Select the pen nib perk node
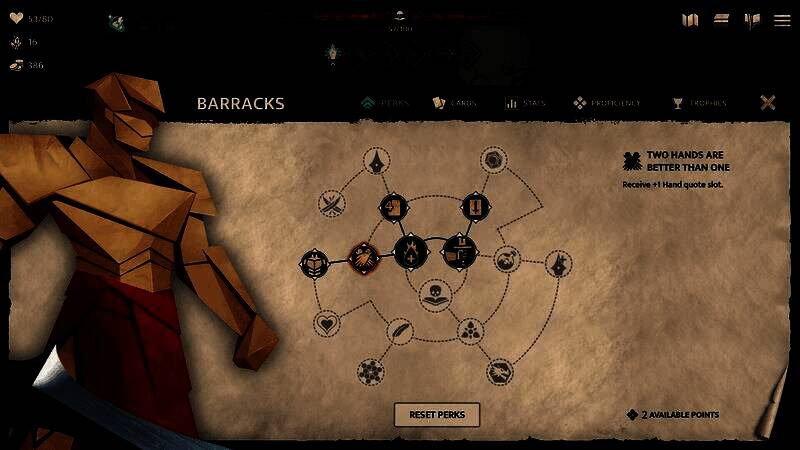Image resolution: width=800 pixels, height=450 pixels. pos(377,160)
